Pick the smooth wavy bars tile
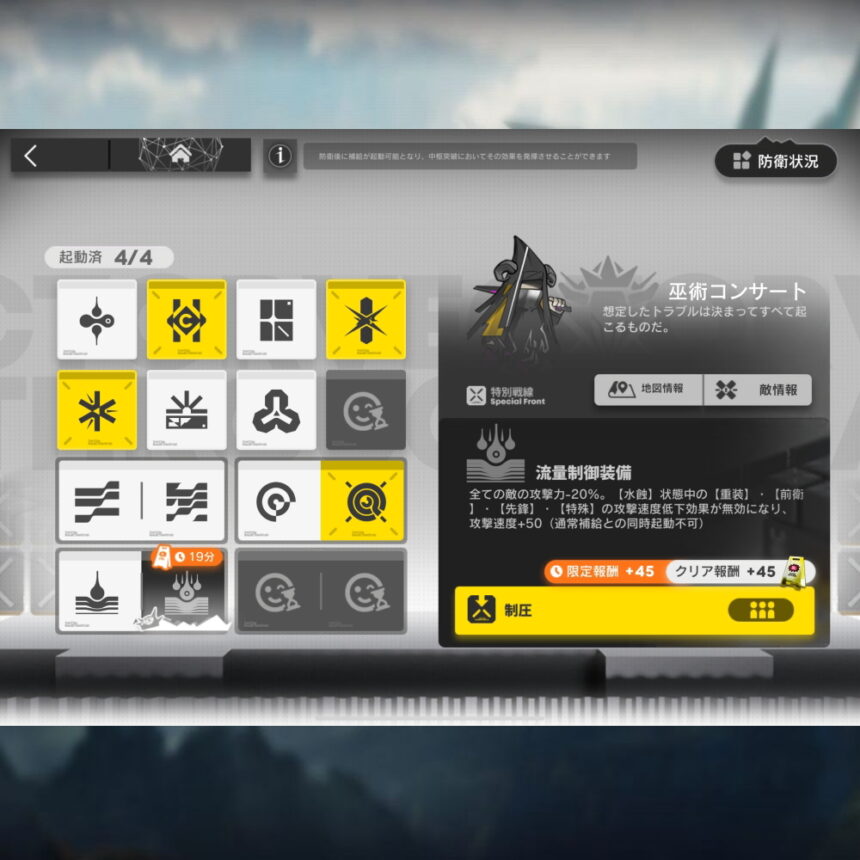The image size is (860, 860). (x=98, y=501)
